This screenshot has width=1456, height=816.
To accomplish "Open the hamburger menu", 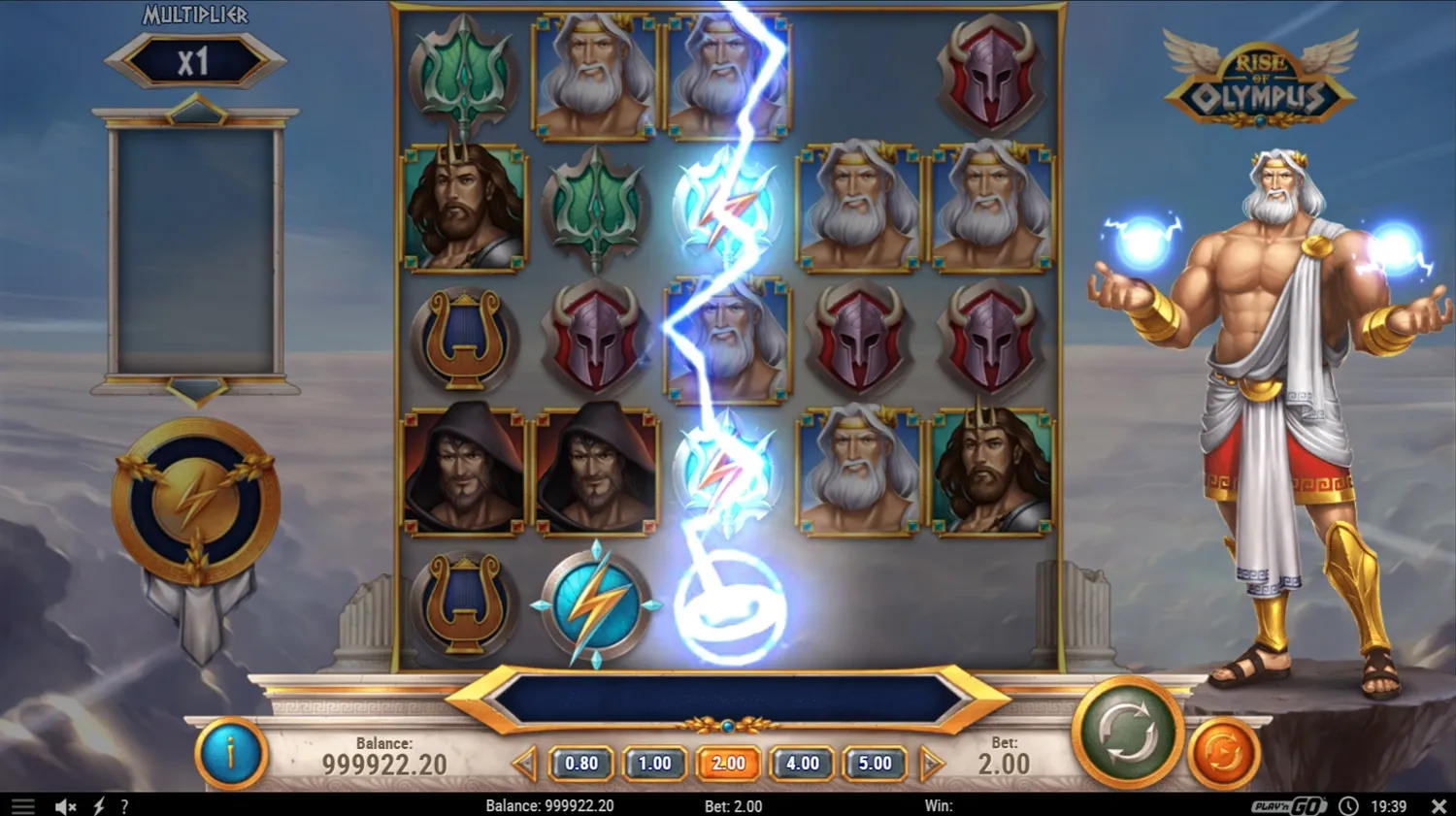I will (21, 805).
